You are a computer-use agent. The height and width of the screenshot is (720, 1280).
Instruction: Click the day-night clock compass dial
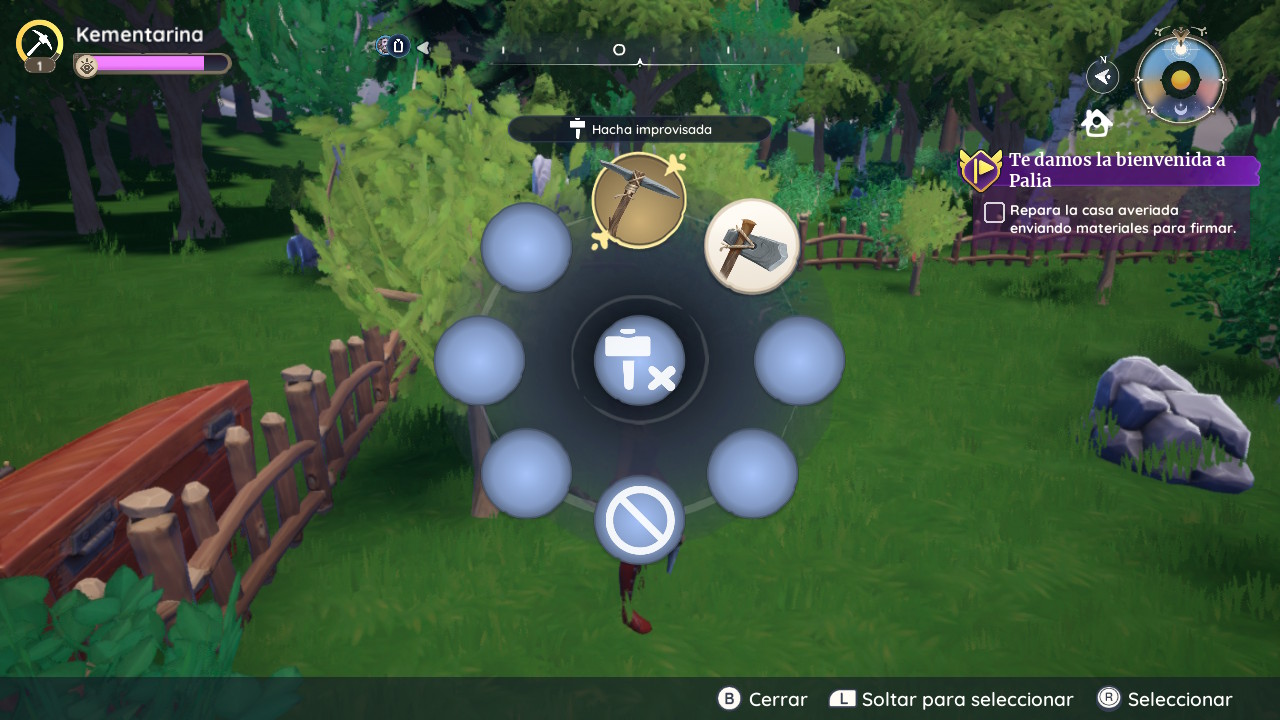click(x=1180, y=79)
